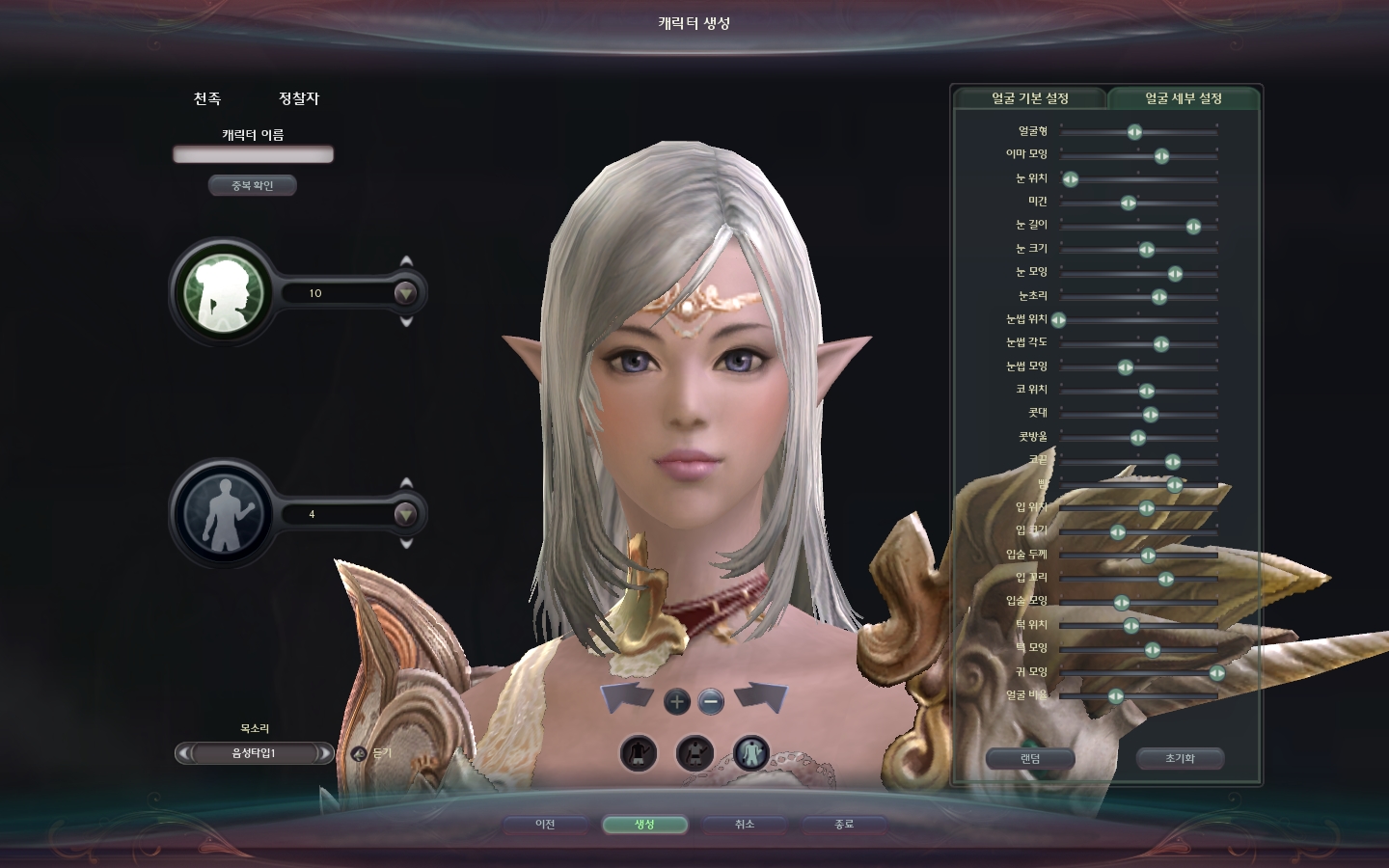The image size is (1389, 868).
Task: Create the character with 생성
Action: (x=644, y=825)
